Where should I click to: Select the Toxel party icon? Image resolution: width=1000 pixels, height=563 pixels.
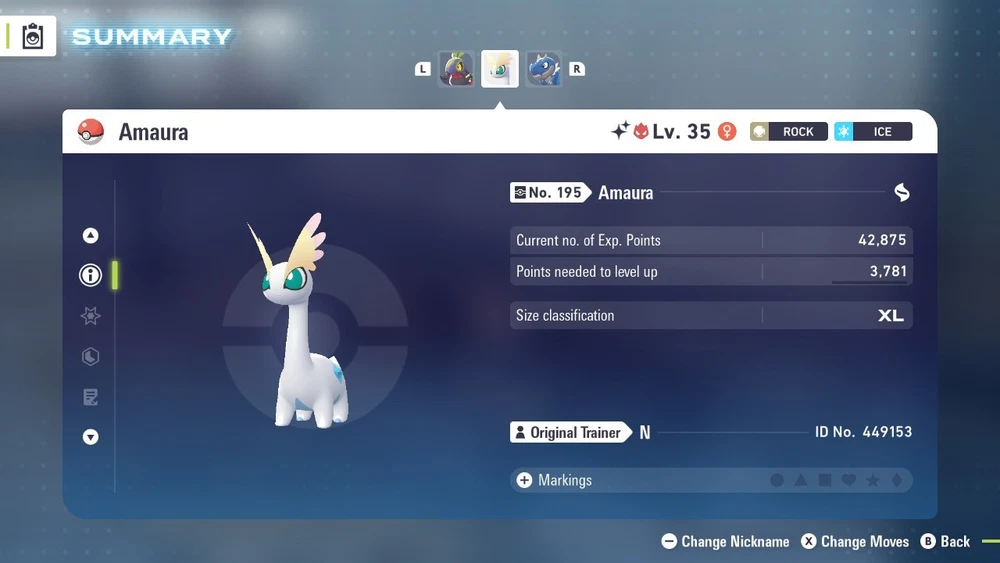pyautogui.click(x=457, y=69)
